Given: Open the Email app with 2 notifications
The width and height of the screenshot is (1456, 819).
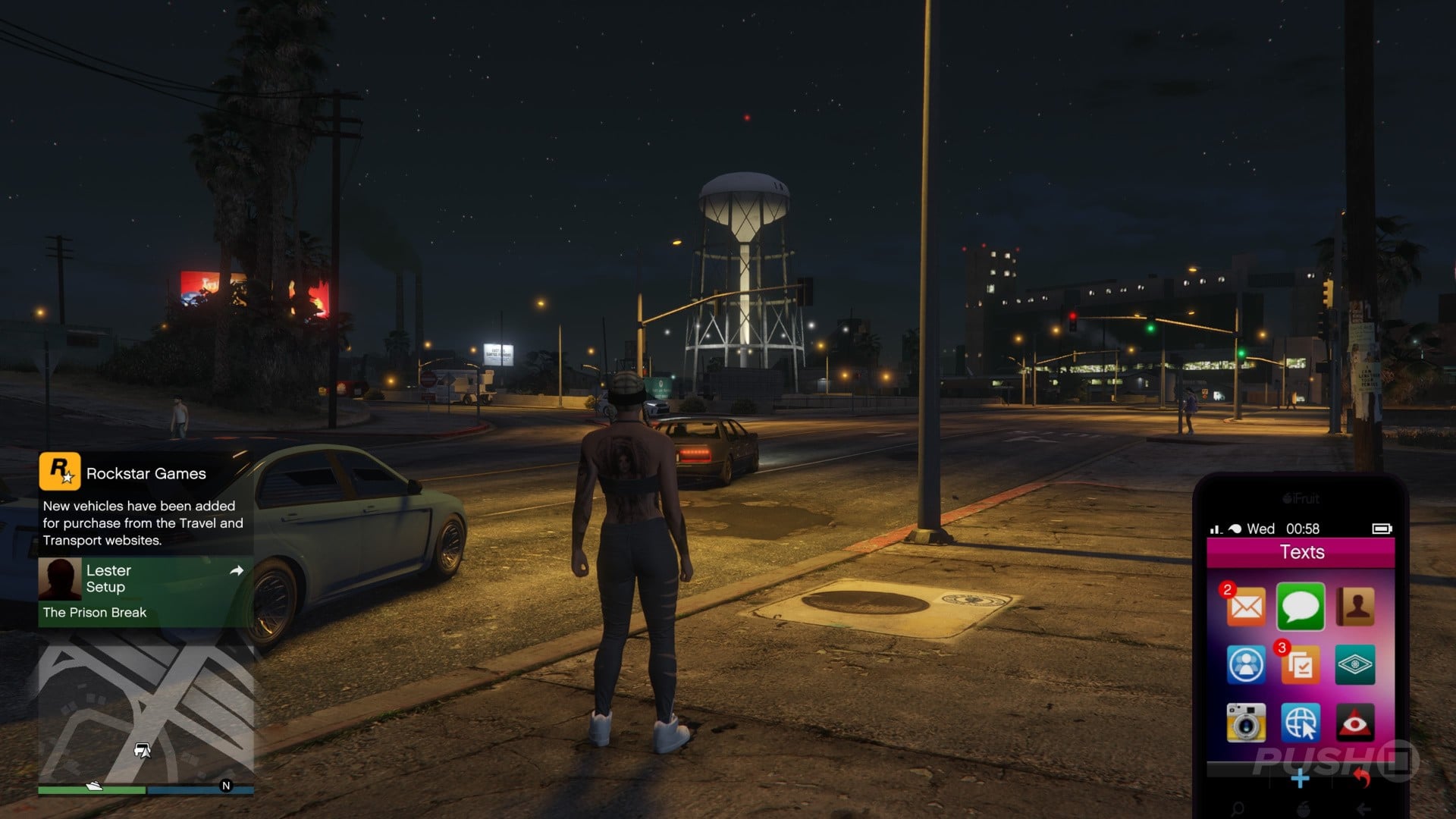Looking at the screenshot, I should (1246, 607).
